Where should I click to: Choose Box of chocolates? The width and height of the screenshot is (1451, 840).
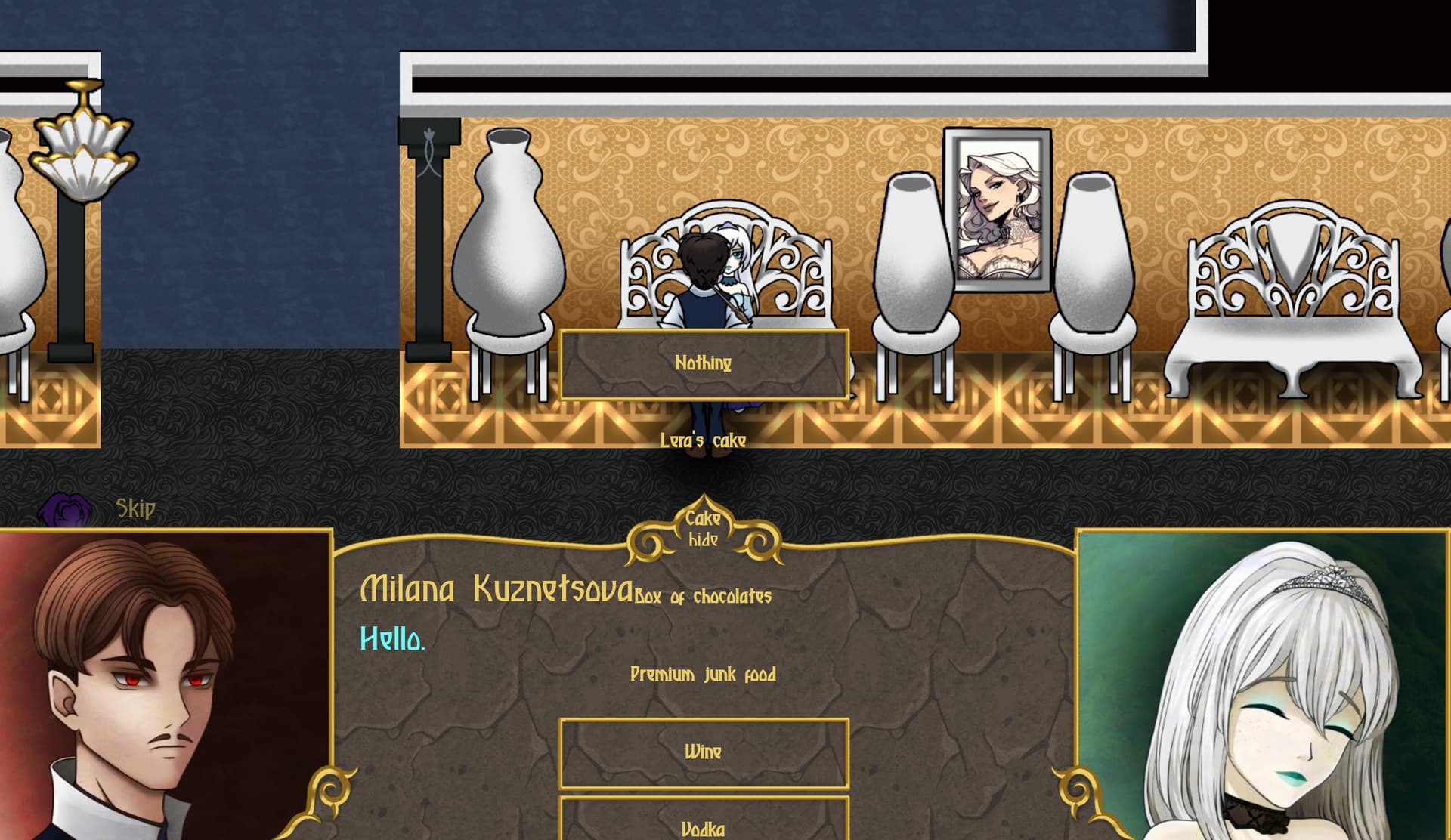pos(703,597)
